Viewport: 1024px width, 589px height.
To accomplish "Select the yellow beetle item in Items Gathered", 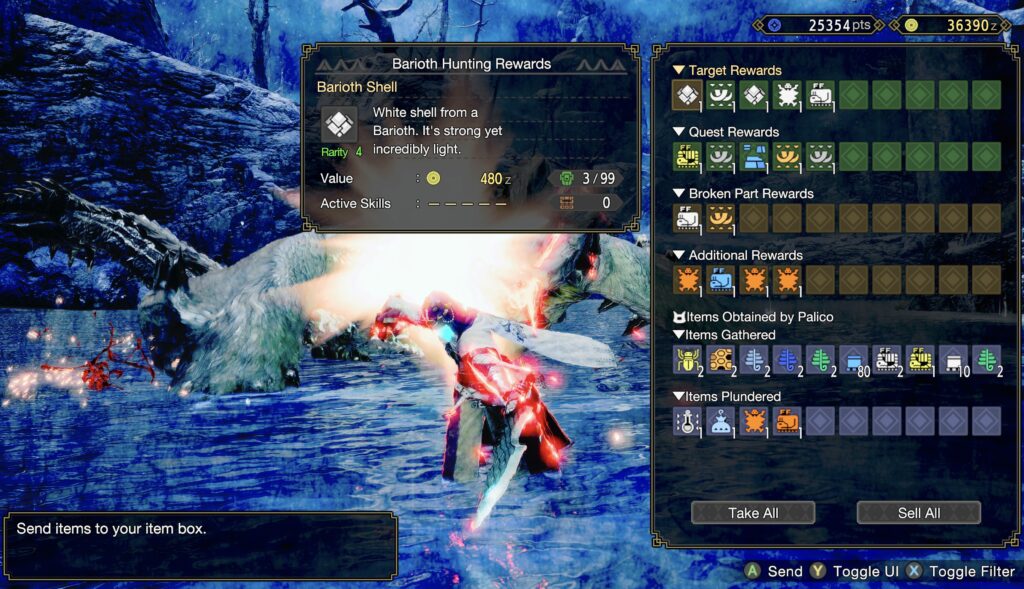I will [687, 359].
